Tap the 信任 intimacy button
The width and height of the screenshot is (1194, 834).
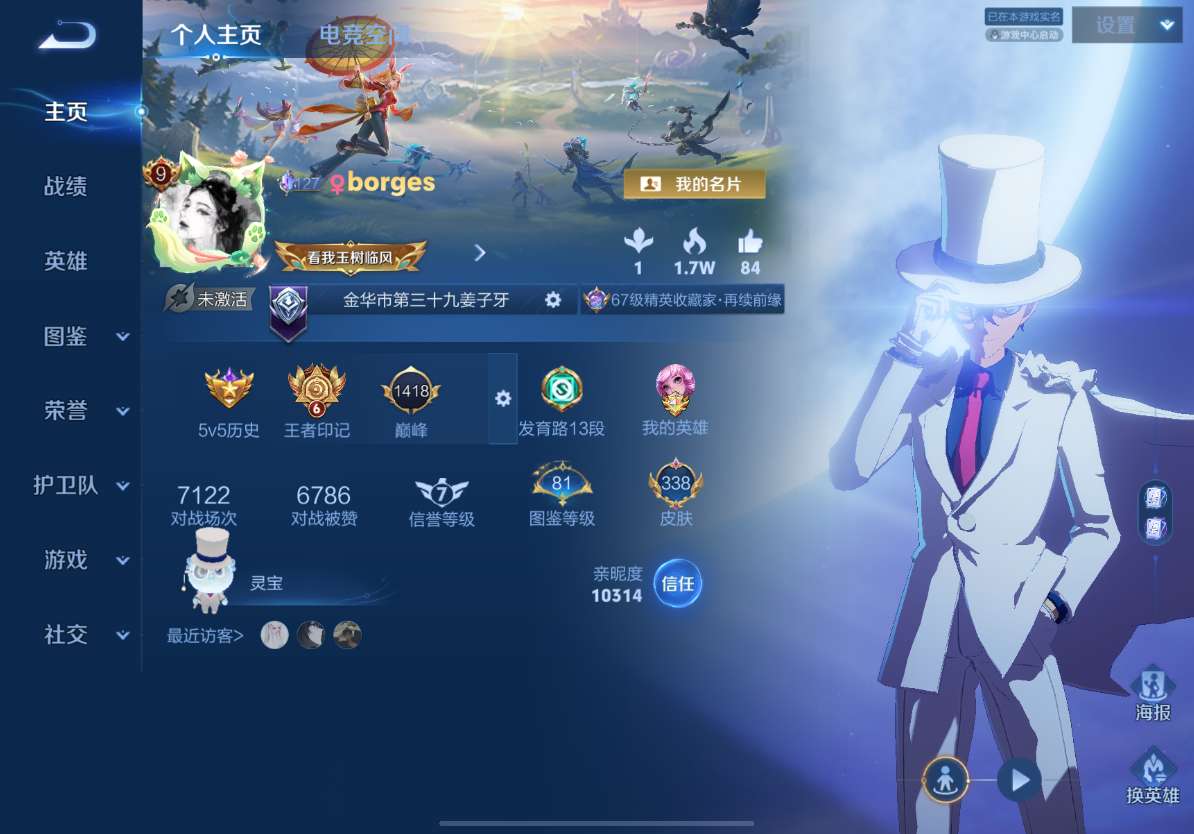pyautogui.click(x=678, y=584)
